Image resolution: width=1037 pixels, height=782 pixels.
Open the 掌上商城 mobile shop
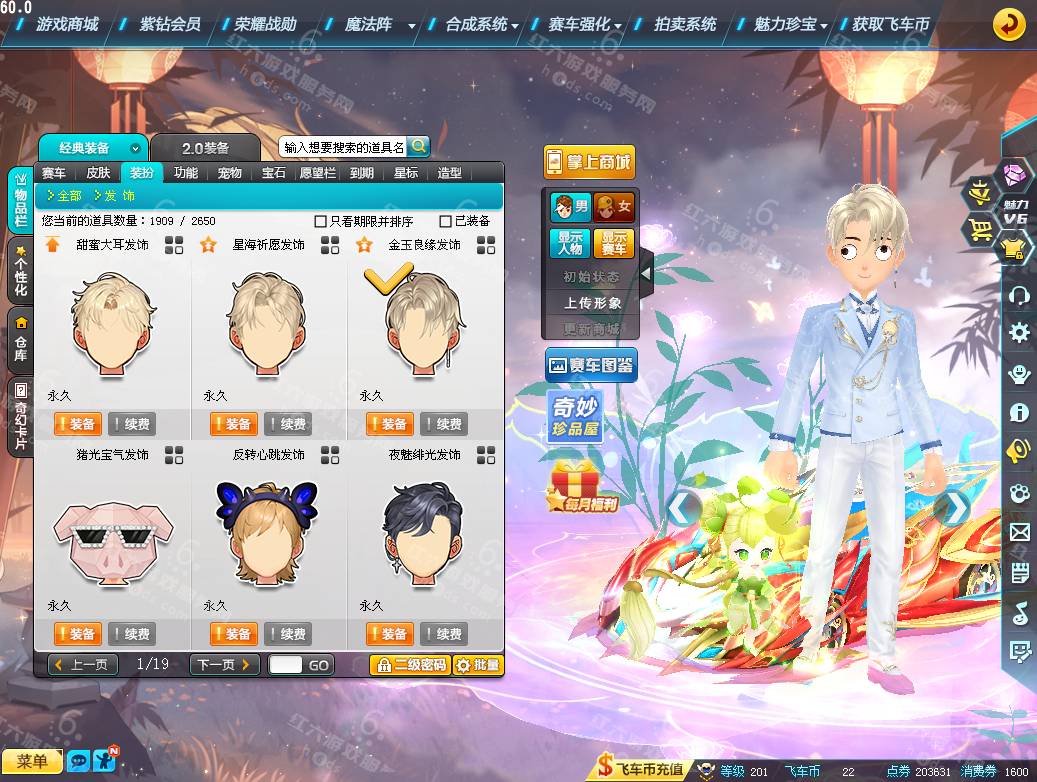point(589,162)
